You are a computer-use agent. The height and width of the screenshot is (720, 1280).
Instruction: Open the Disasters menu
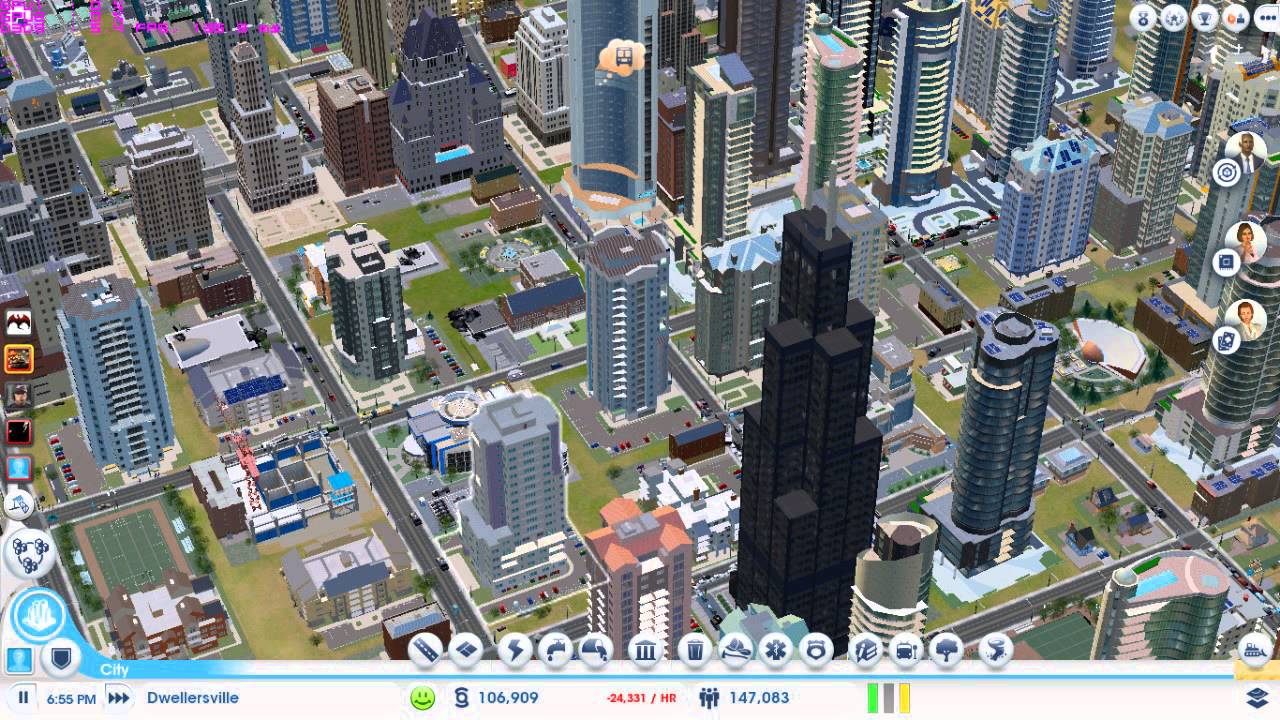(x=993, y=650)
